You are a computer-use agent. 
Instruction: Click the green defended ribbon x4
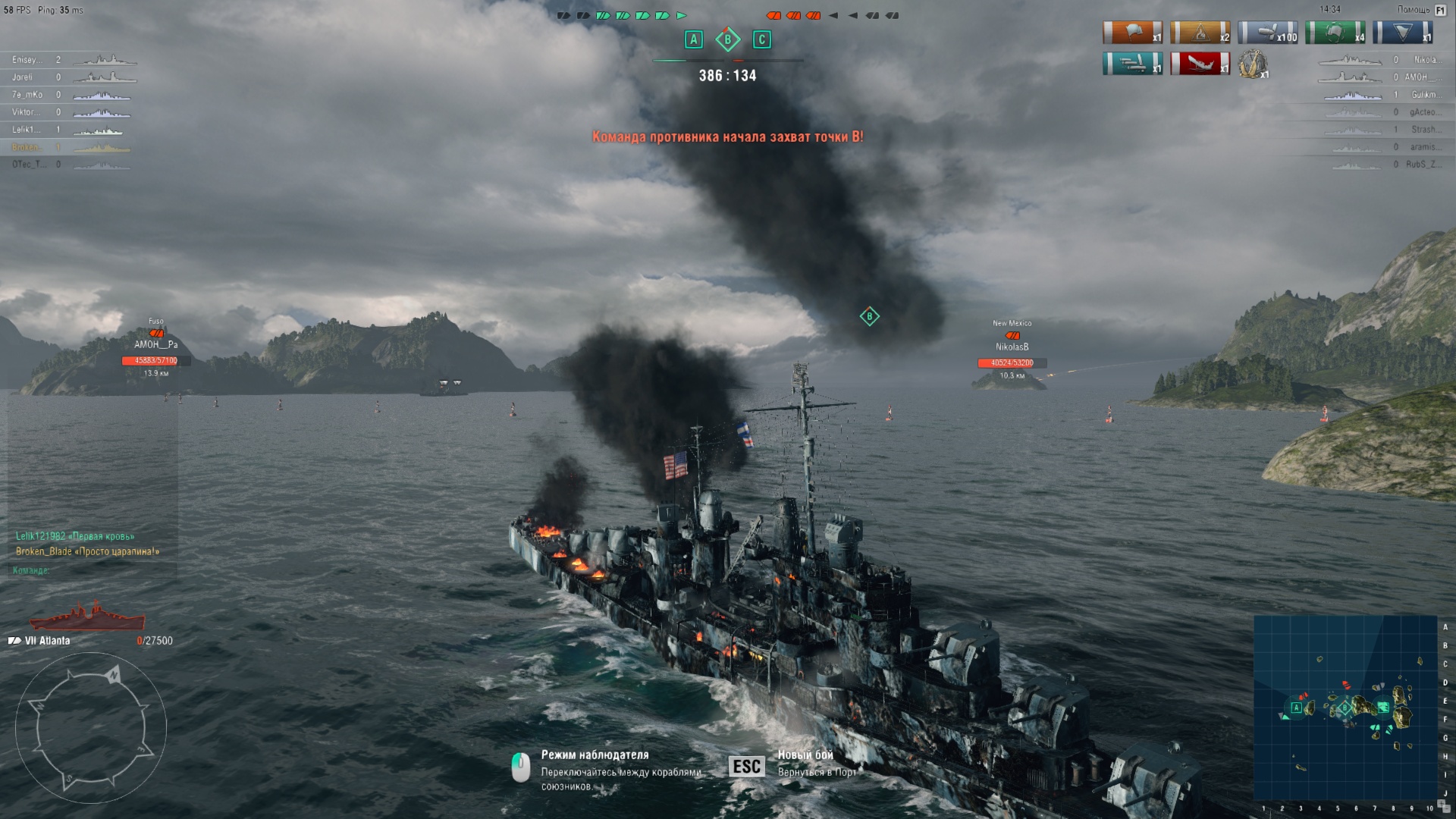(1335, 33)
